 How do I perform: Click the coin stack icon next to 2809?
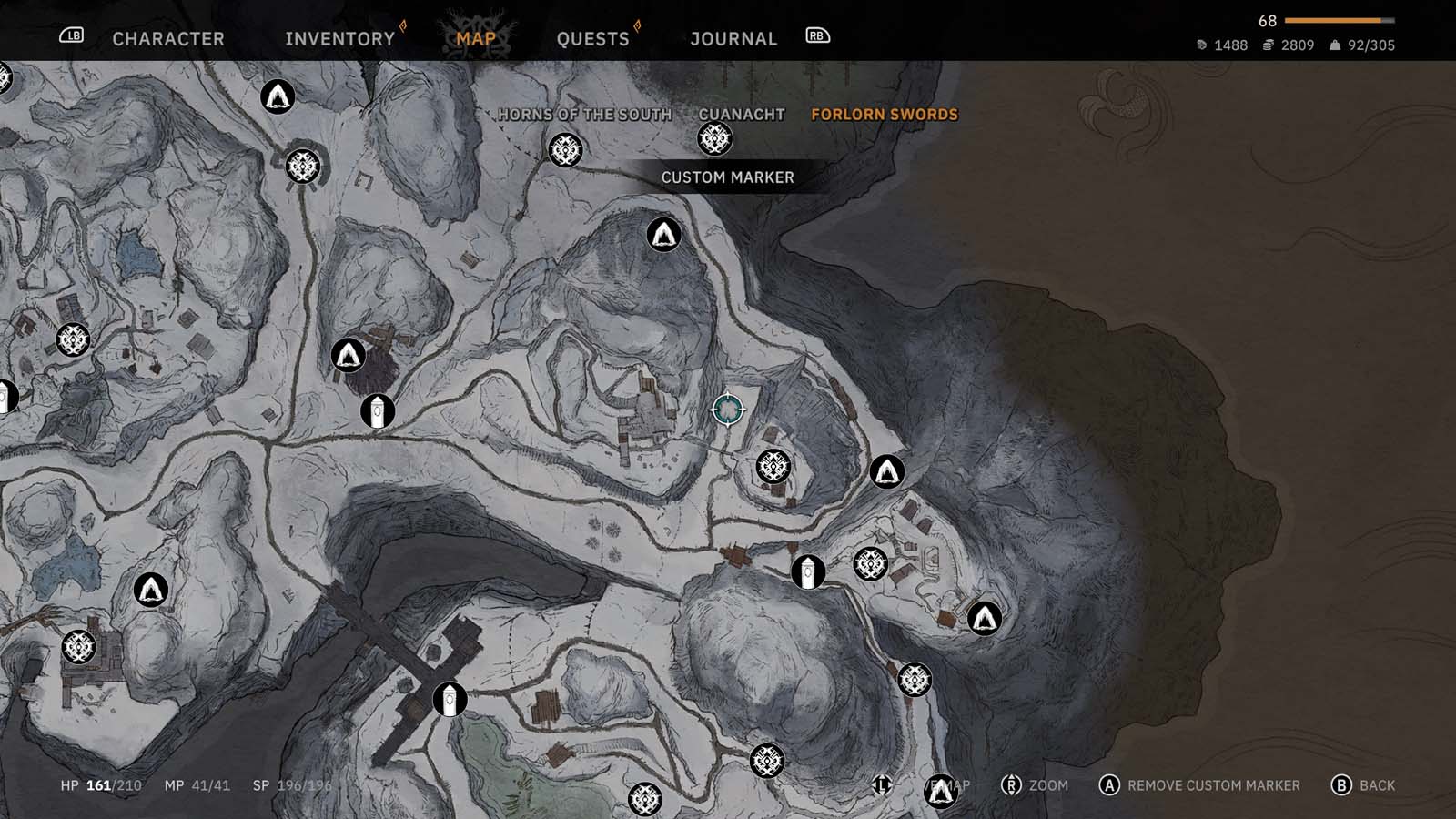tap(1267, 45)
